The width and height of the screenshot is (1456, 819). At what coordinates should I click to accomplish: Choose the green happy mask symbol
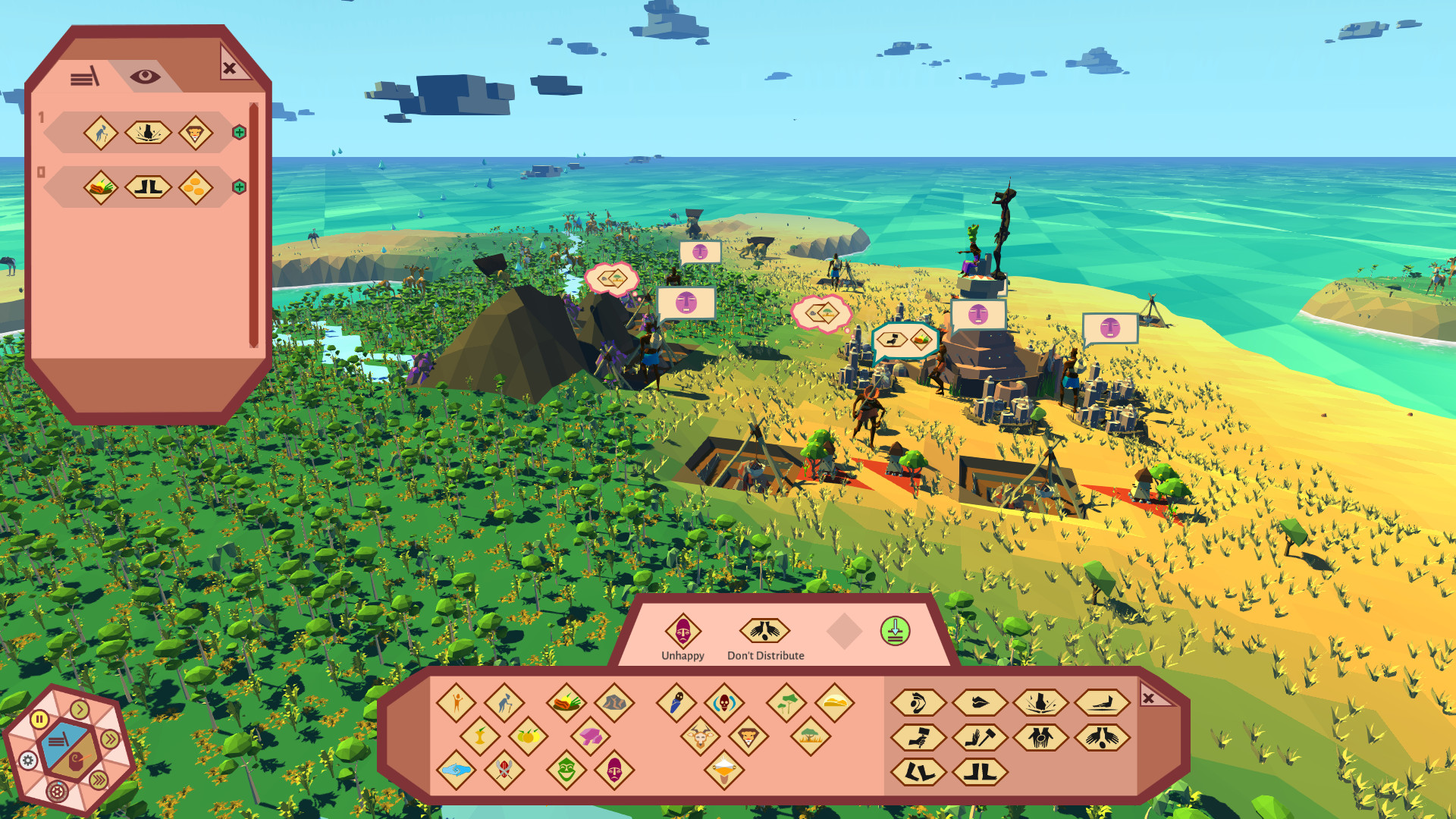point(566,770)
